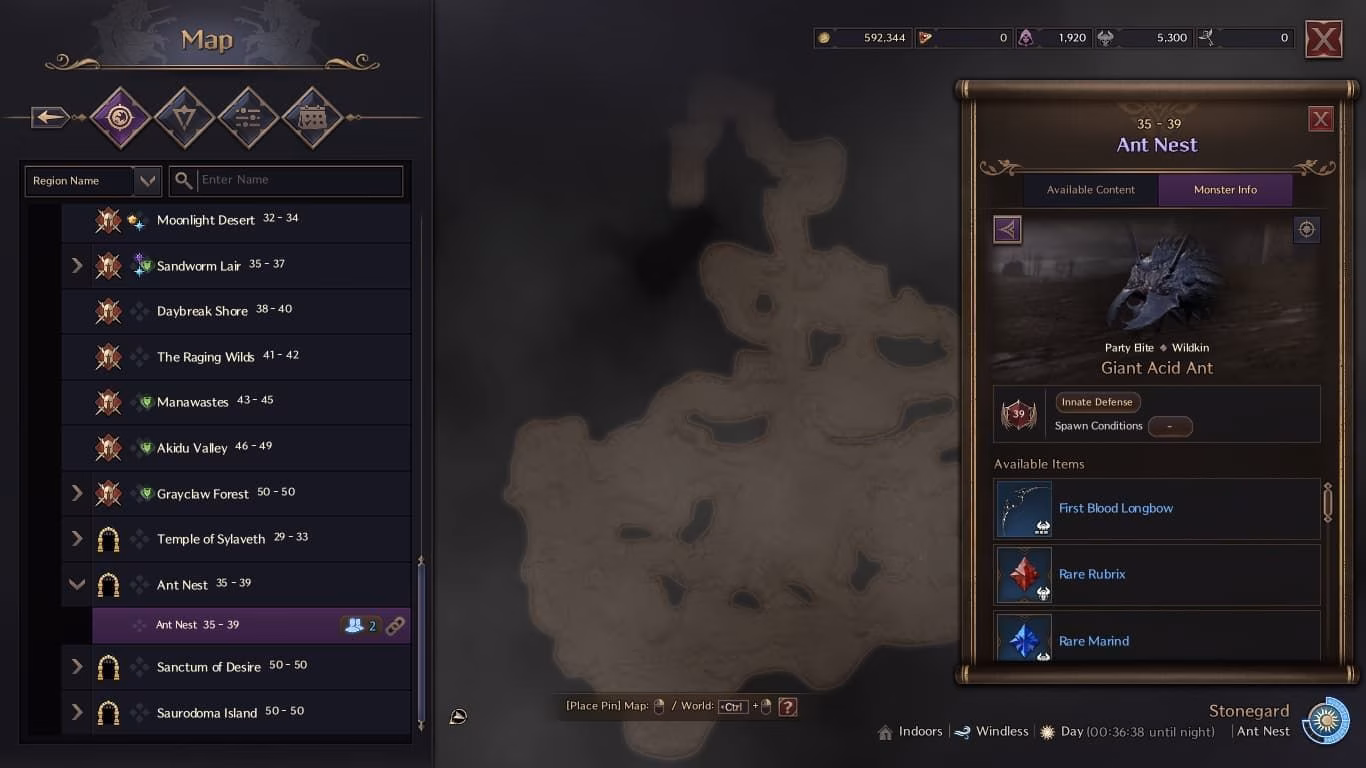Click the party count icon showing 2

[357, 624]
